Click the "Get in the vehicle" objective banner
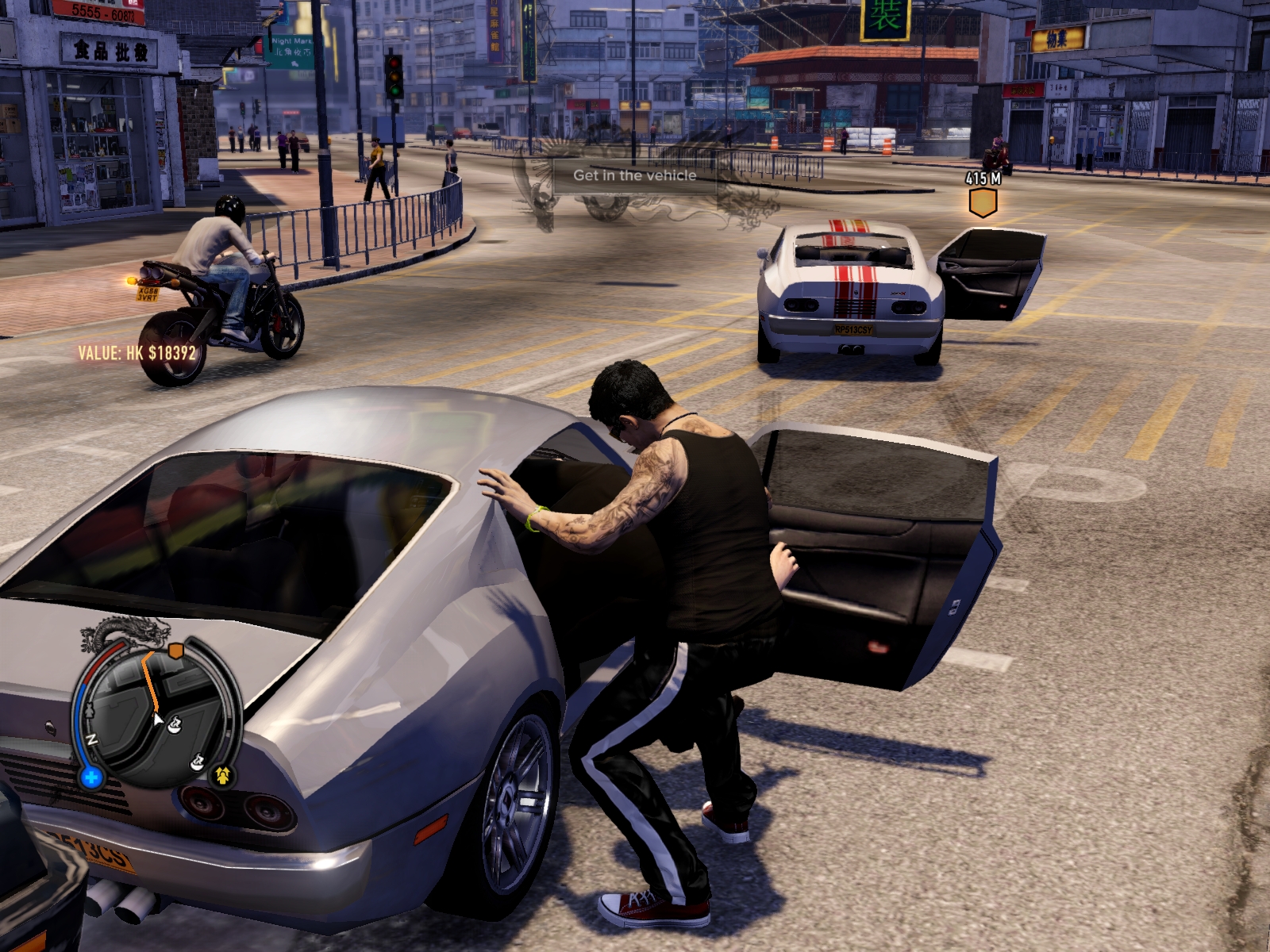 (634, 176)
